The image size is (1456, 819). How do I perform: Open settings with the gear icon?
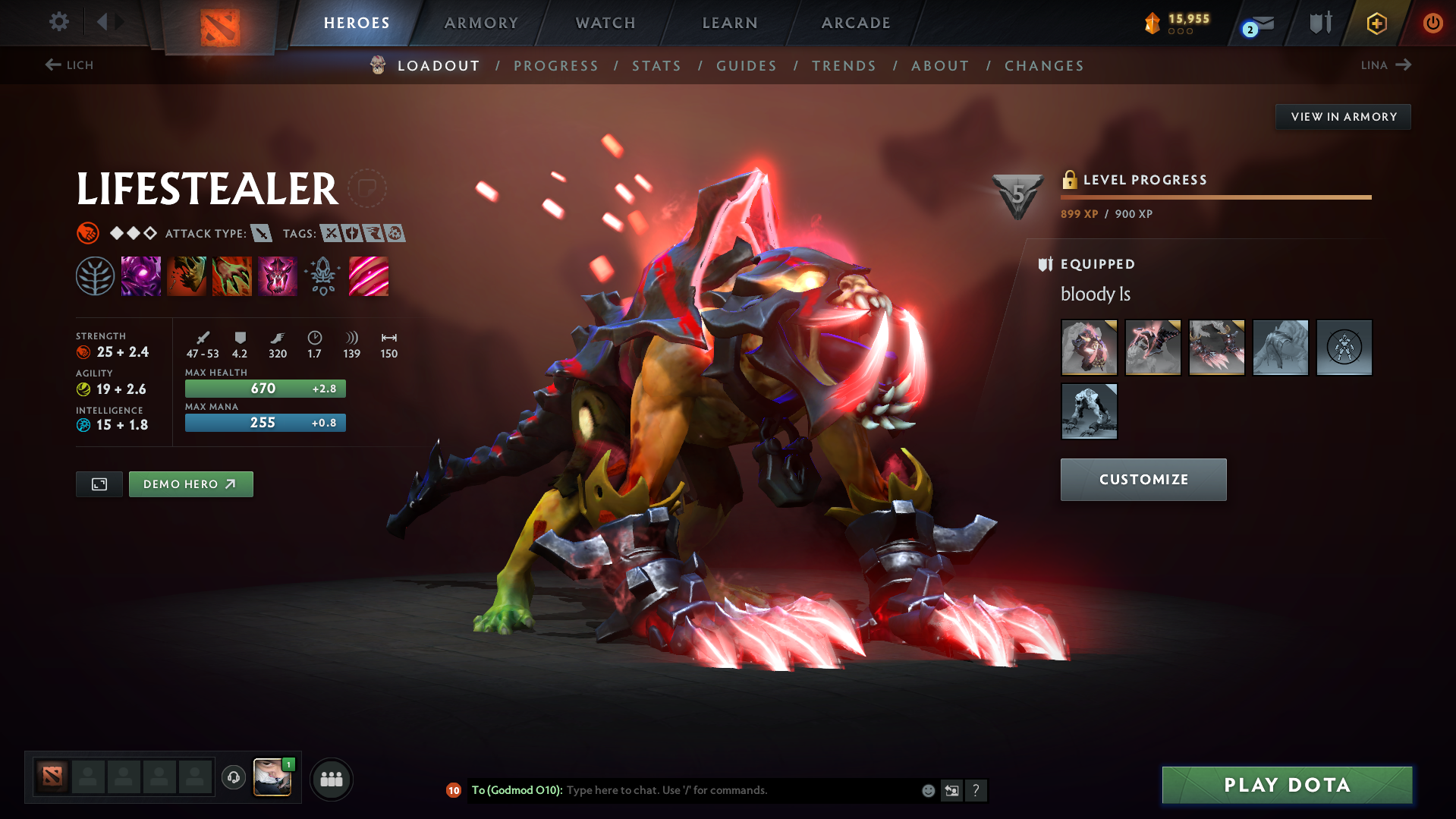58,23
